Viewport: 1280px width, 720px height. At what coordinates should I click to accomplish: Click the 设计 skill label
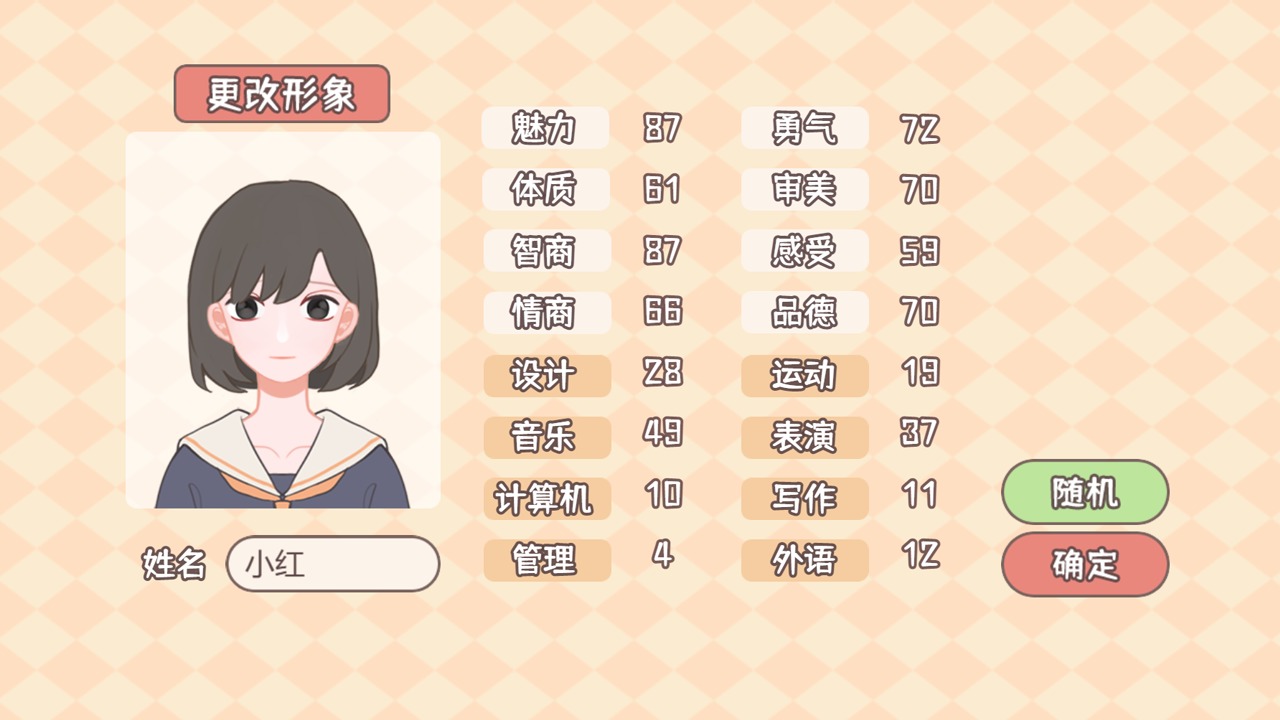[546, 375]
